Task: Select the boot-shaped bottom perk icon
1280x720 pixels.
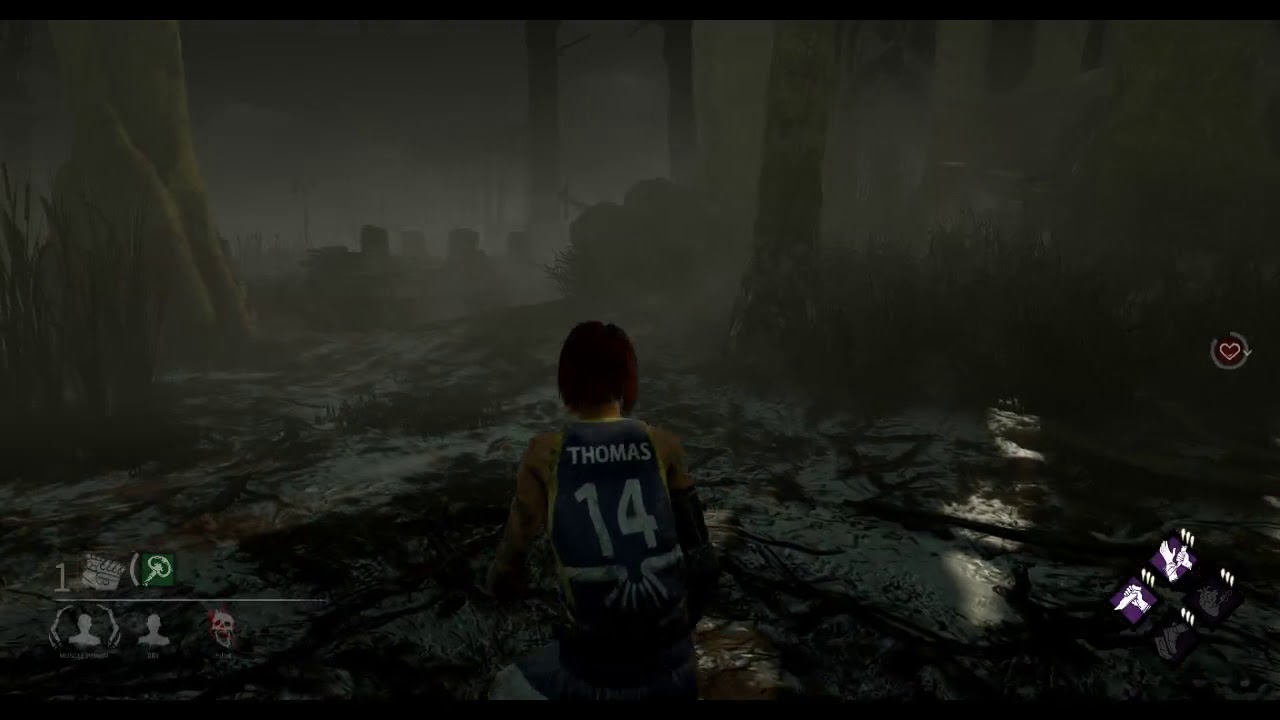Action: (x=1176, y=640)
